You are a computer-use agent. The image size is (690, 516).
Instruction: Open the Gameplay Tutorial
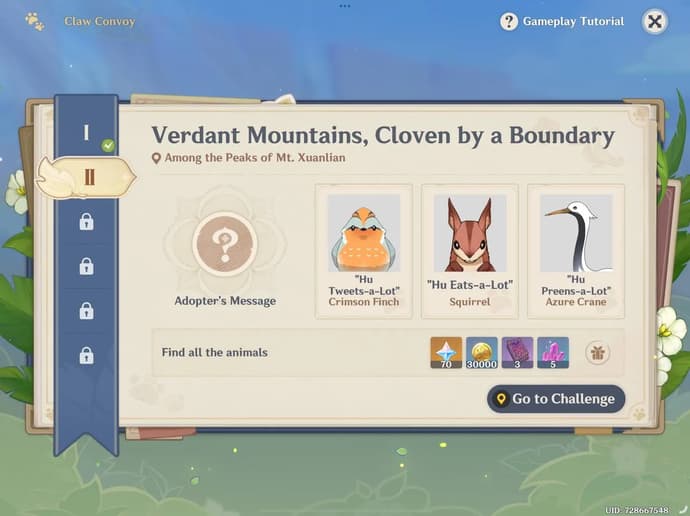(562, 21)
